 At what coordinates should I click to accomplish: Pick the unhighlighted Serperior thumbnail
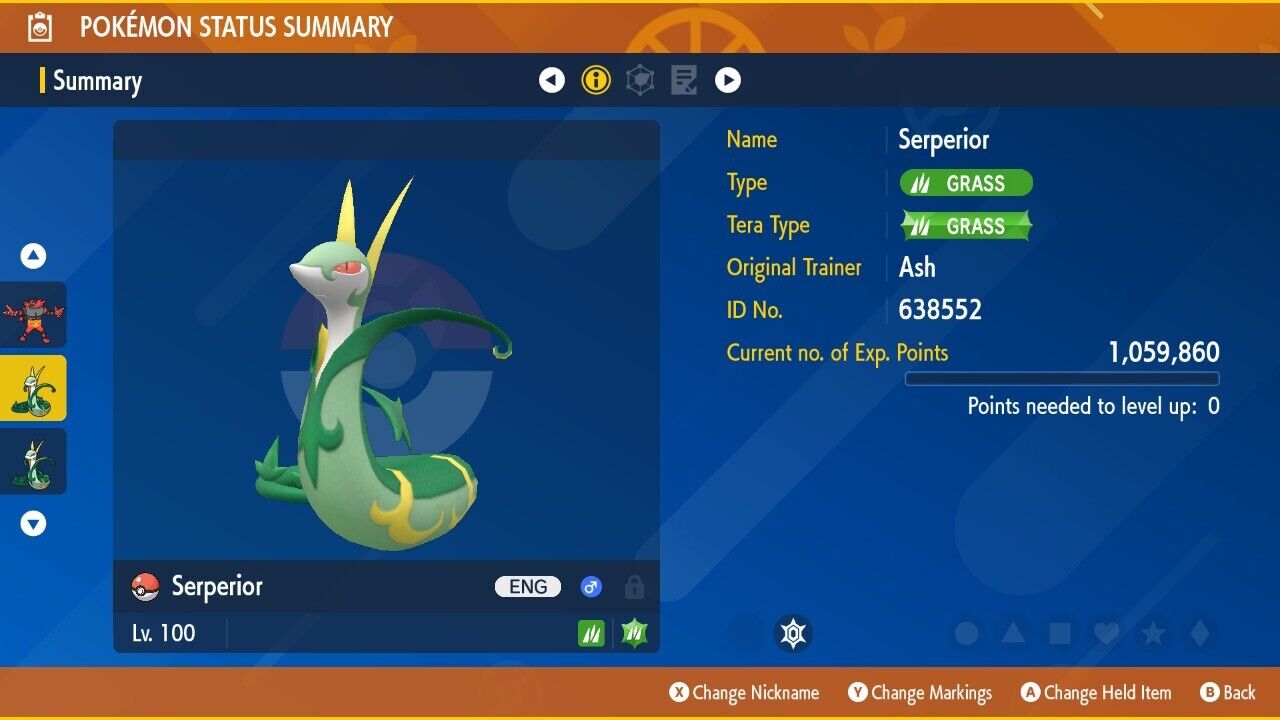coord(33,461)
